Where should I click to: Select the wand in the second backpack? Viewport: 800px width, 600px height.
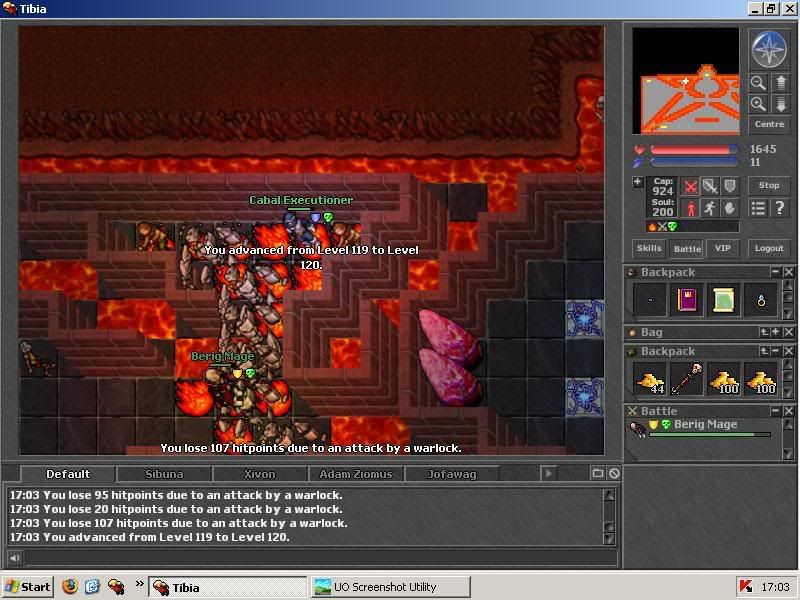pyautogui.click(x=686, y=379)
